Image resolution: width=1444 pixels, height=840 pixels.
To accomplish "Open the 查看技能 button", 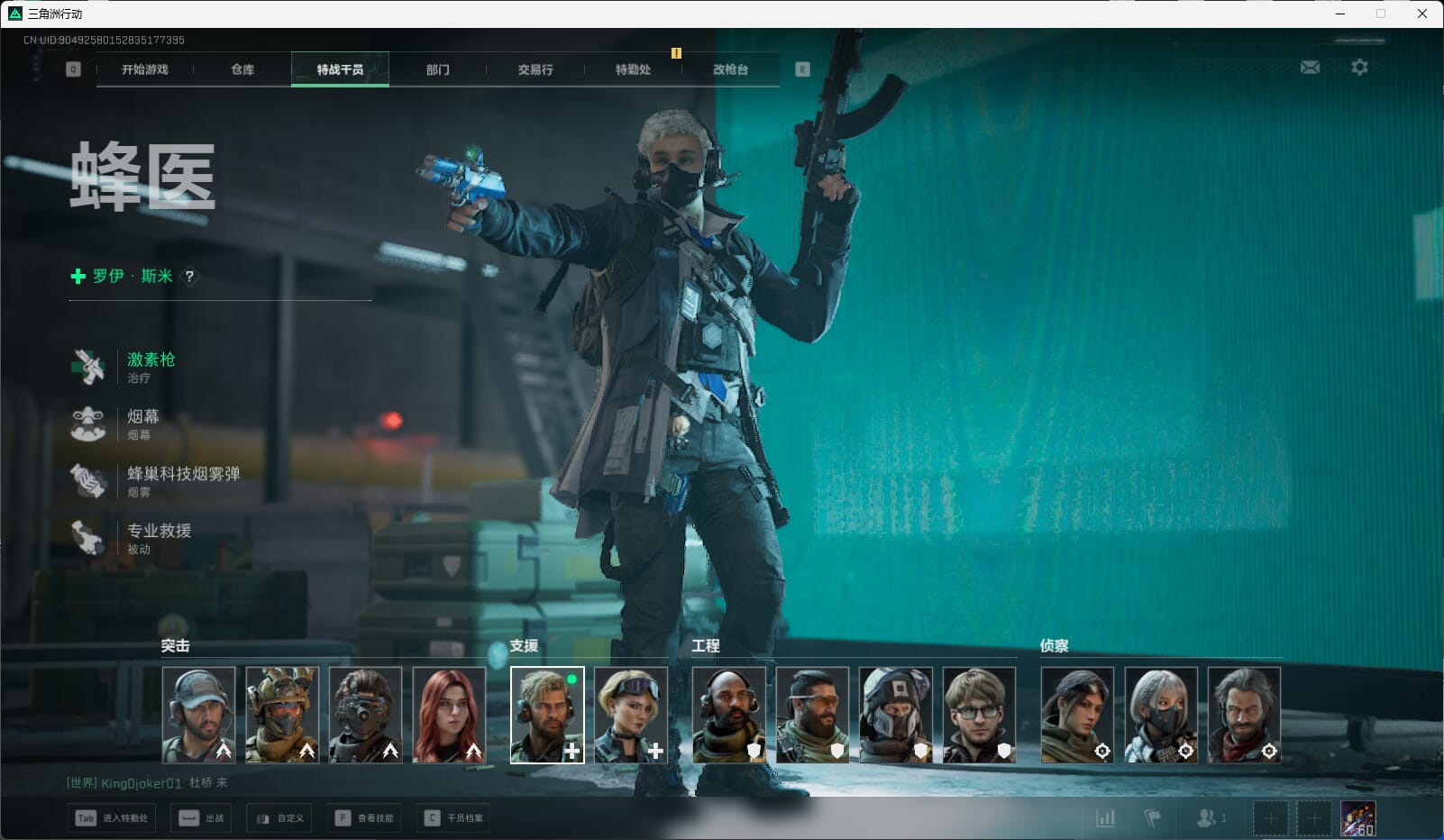I will click(366, 818).
